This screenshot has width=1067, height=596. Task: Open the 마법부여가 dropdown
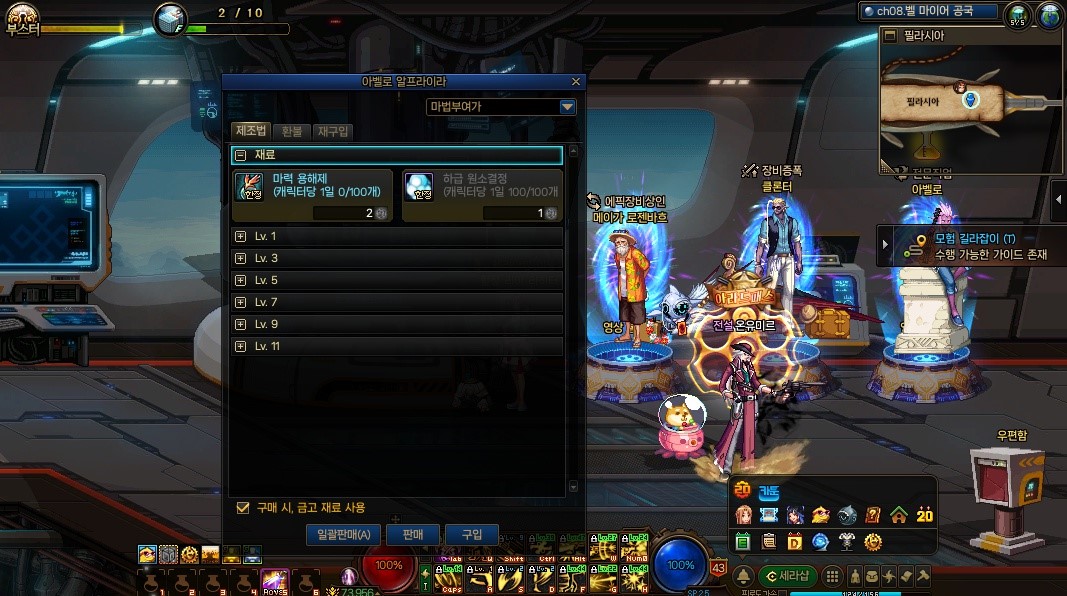[x=567, y=107]
